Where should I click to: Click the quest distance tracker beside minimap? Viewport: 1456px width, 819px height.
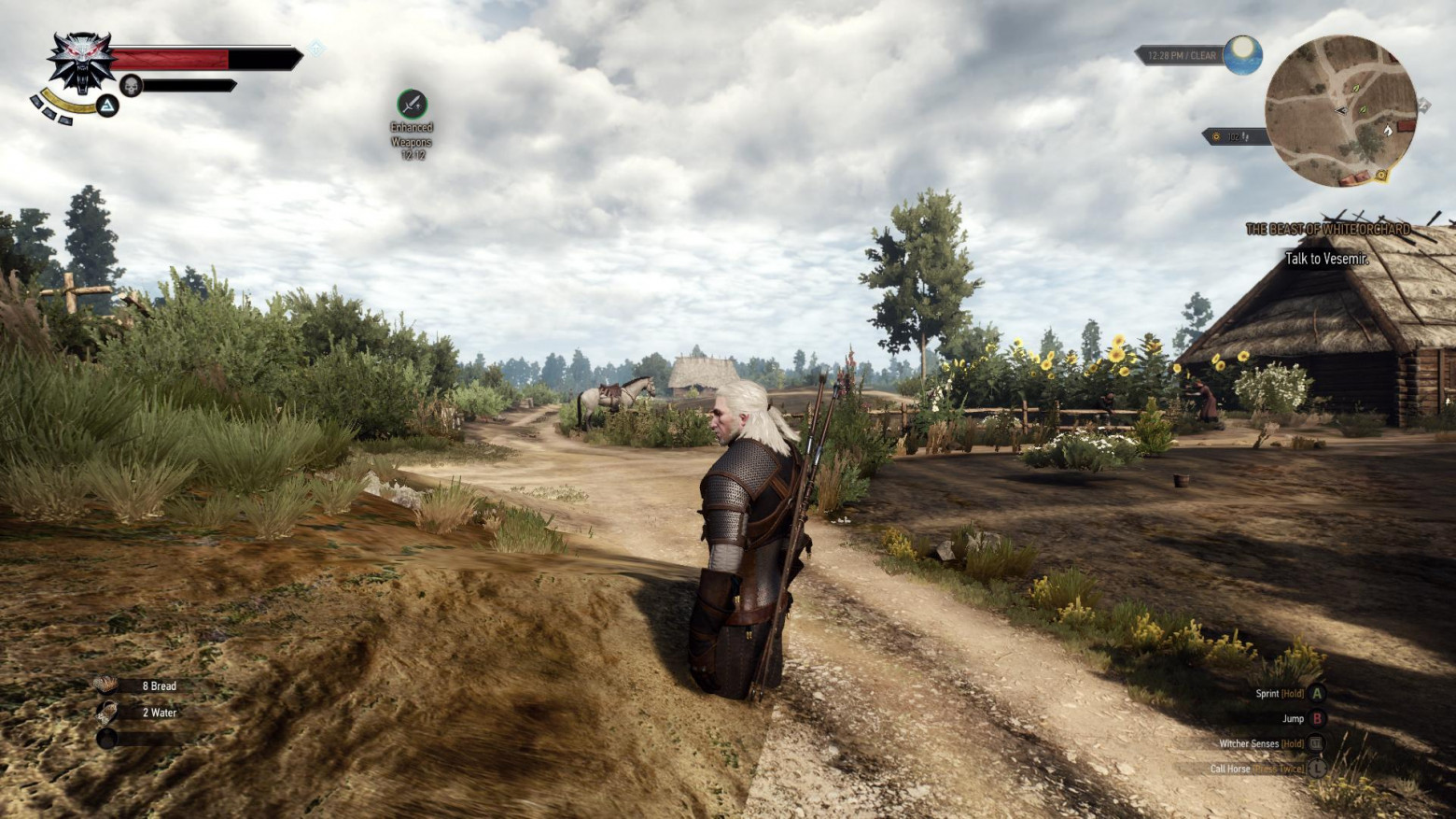point(1232,137)
